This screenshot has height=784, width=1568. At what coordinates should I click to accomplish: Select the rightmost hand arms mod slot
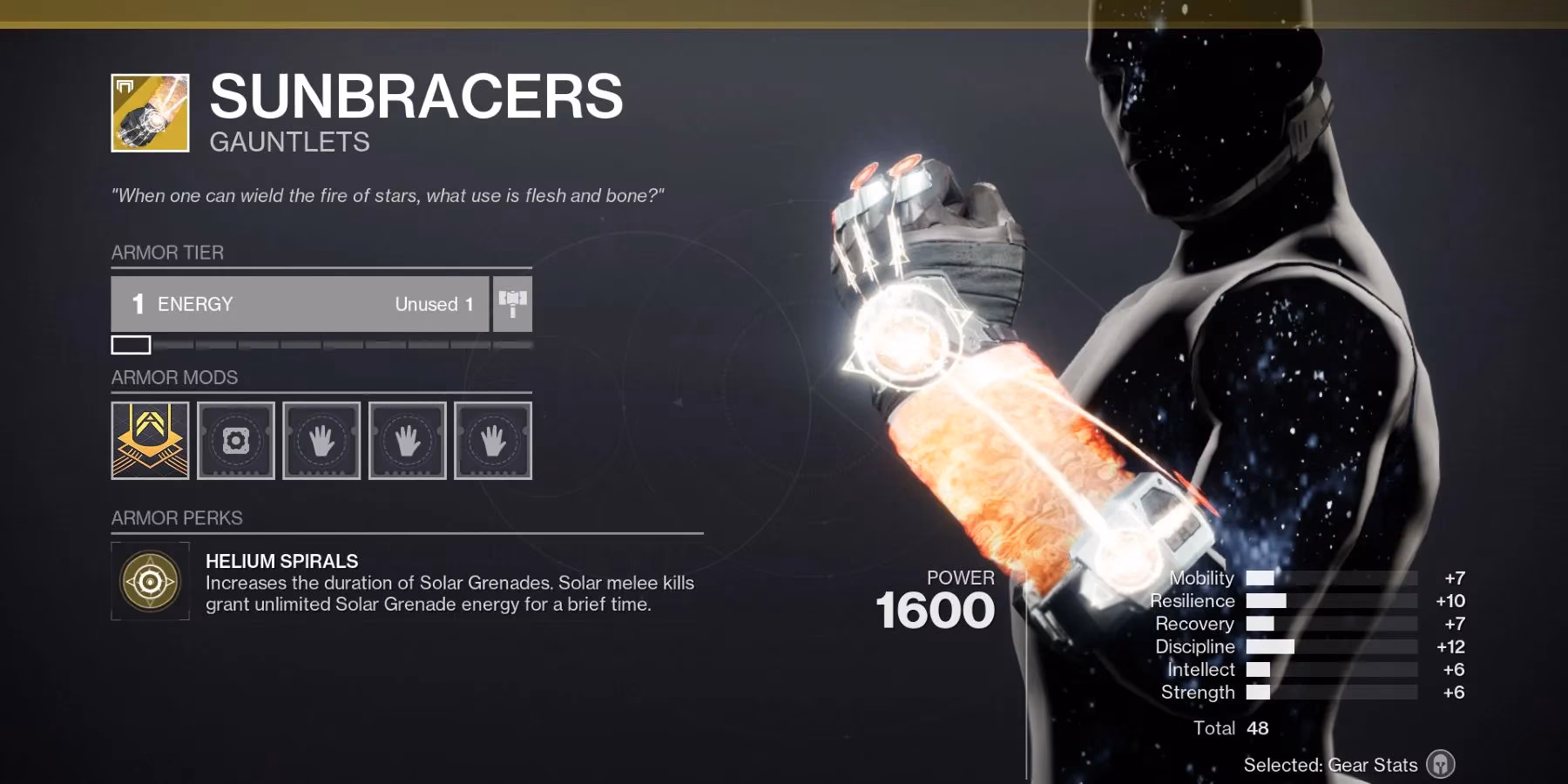491,441
